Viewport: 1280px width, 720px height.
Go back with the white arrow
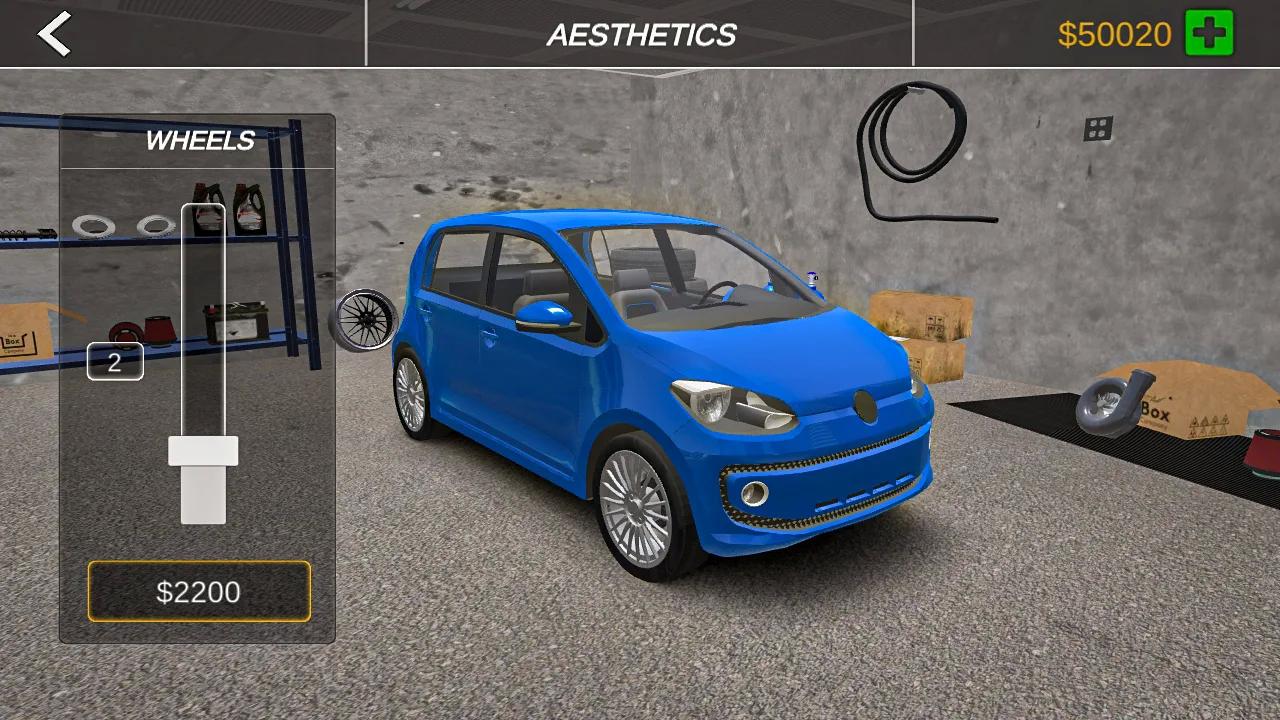55,34
